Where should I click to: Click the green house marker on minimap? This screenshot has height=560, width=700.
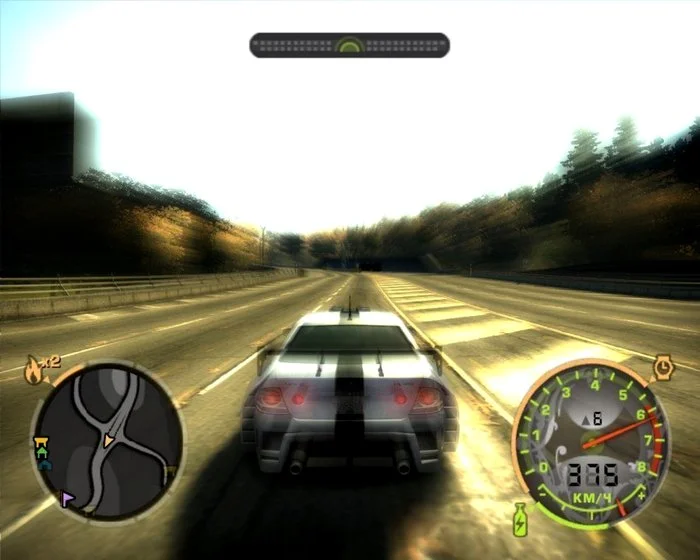click(42, 452)
